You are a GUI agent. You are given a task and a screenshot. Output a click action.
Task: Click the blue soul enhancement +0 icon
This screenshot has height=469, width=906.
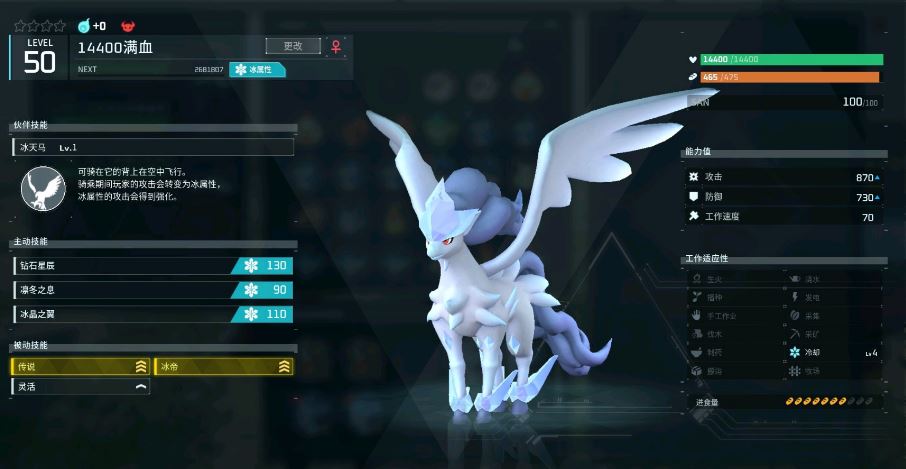click(84, 25)
